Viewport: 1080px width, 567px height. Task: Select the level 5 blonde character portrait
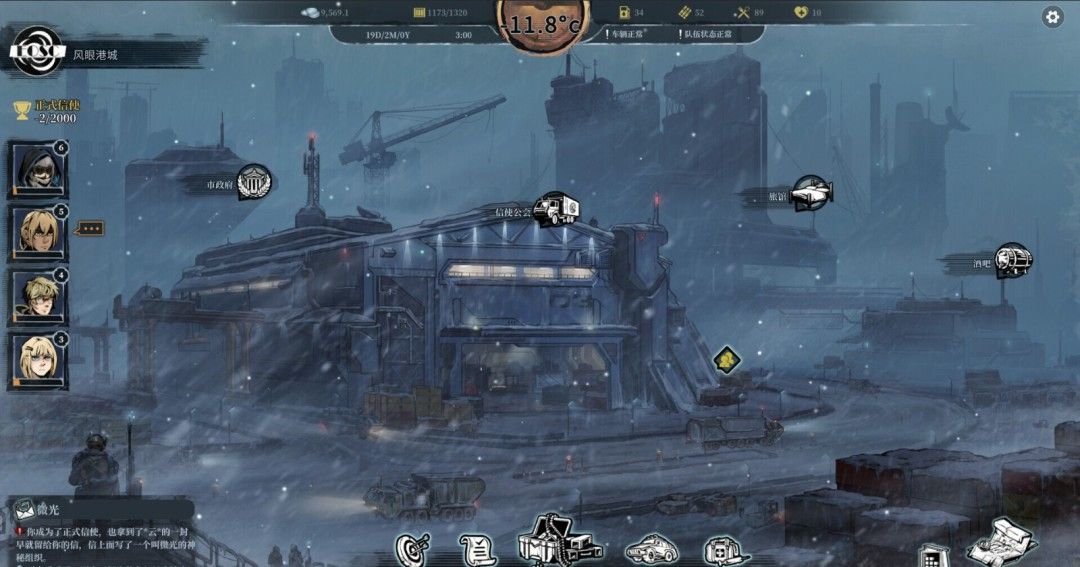38,232
